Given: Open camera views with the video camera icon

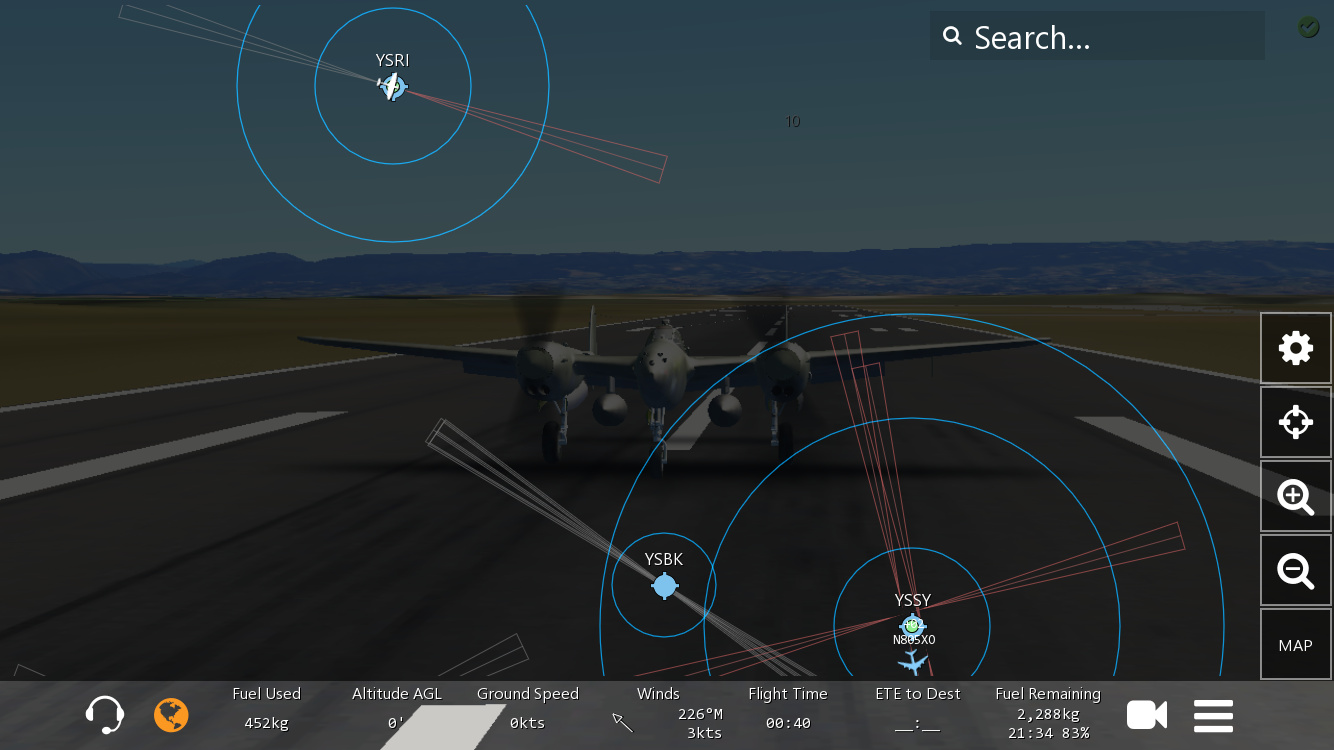Looking at the screenshot, I should point(1147,715).
